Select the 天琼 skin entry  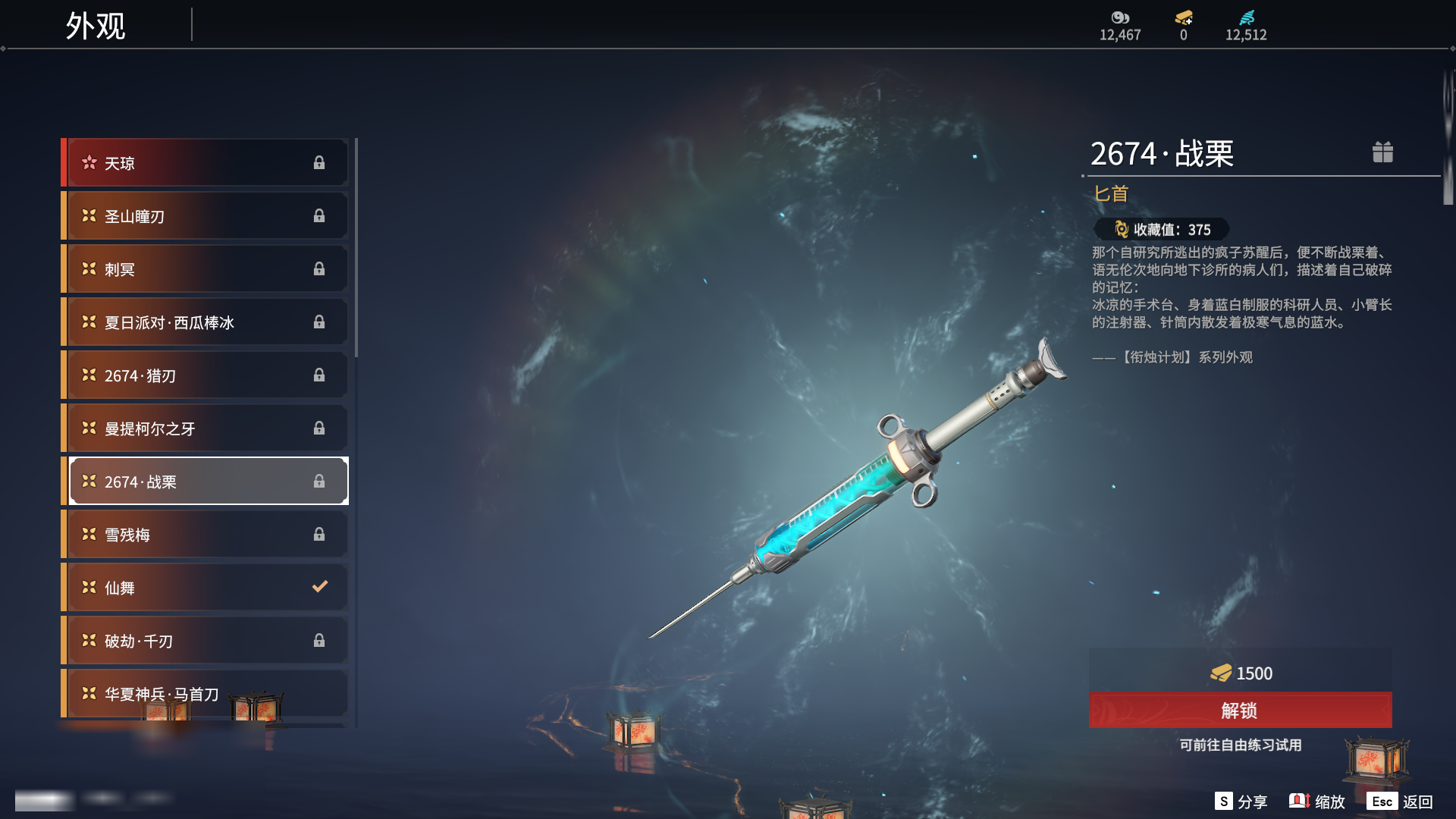(206, 163)
